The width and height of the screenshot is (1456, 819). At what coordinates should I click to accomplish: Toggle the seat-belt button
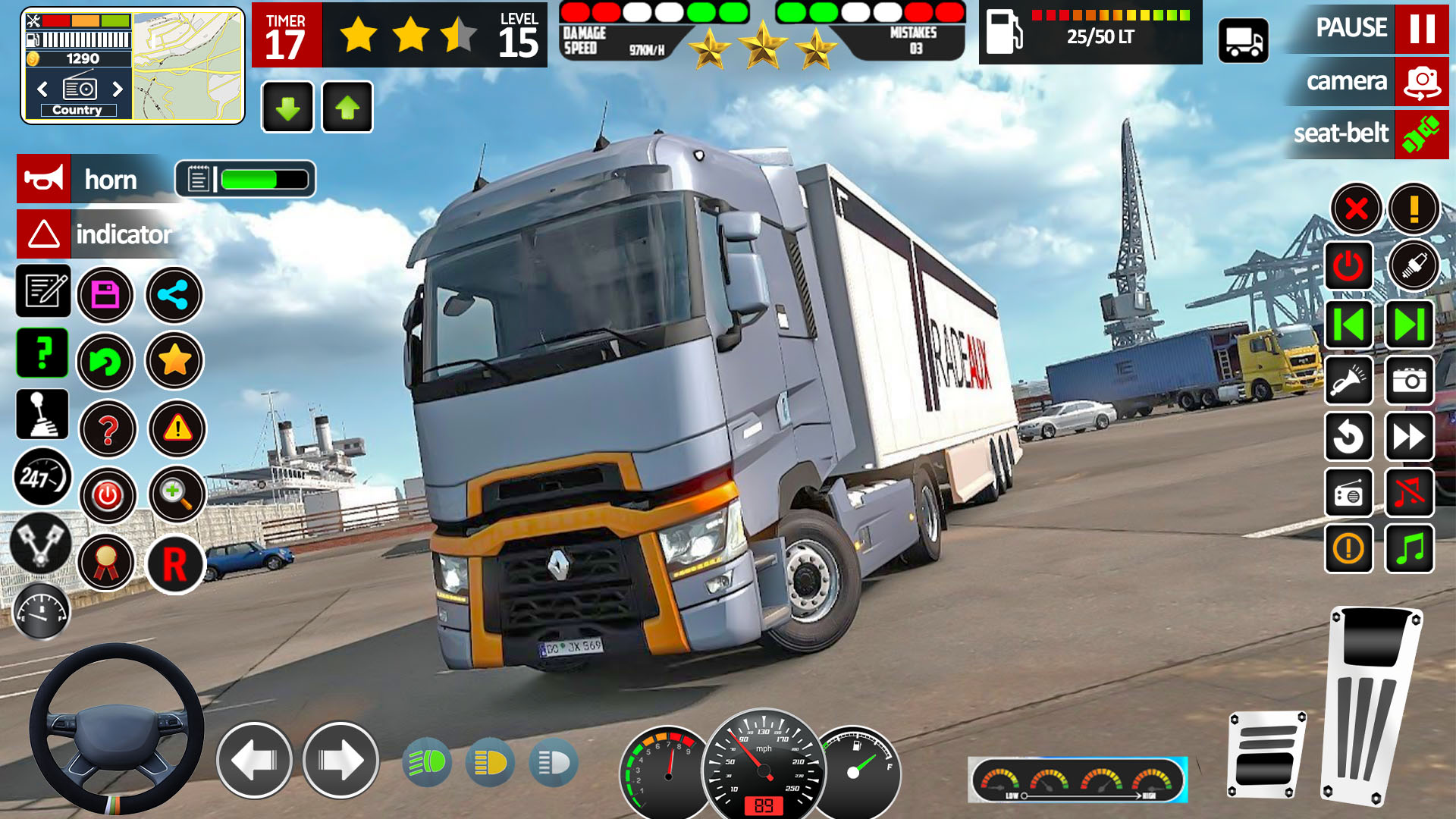point(1421,134)
